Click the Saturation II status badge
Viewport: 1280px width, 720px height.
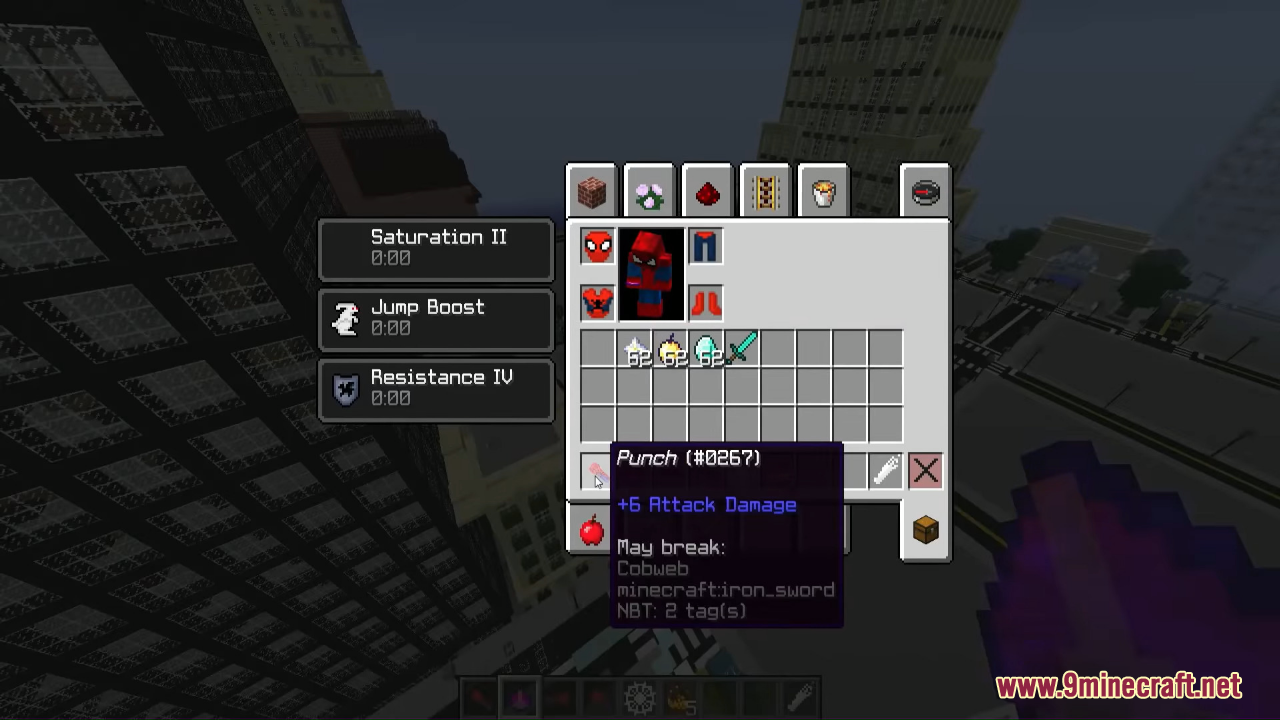click(x=435, y=247)
